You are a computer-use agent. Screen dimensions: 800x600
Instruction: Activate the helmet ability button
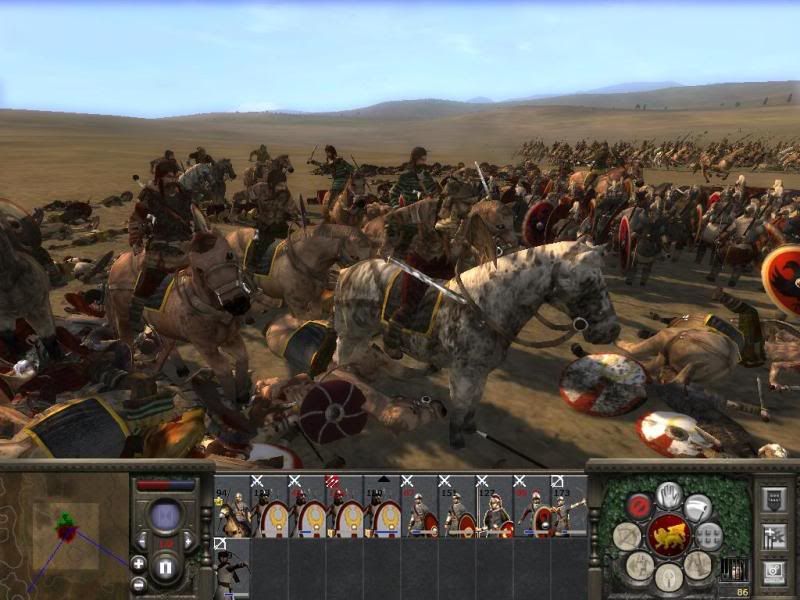pos(669,576)
